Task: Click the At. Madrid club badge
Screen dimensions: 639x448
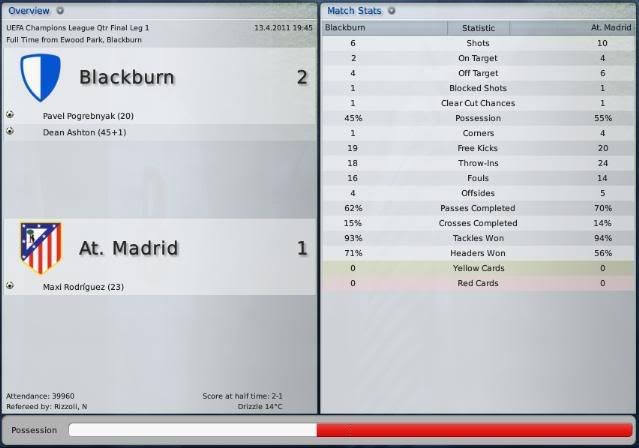Action: 41,247
